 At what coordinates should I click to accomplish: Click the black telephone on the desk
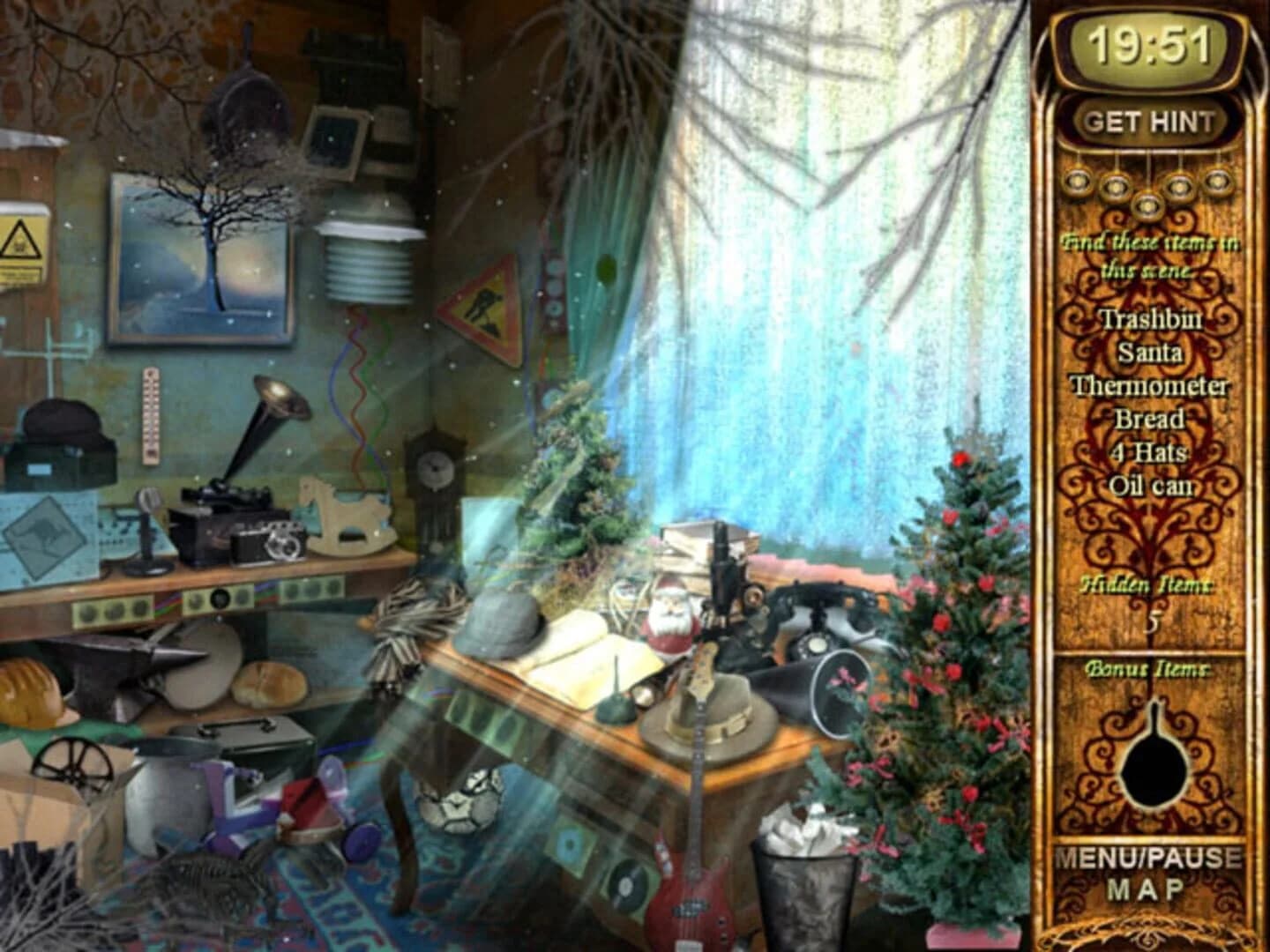[x=816, y=617]
